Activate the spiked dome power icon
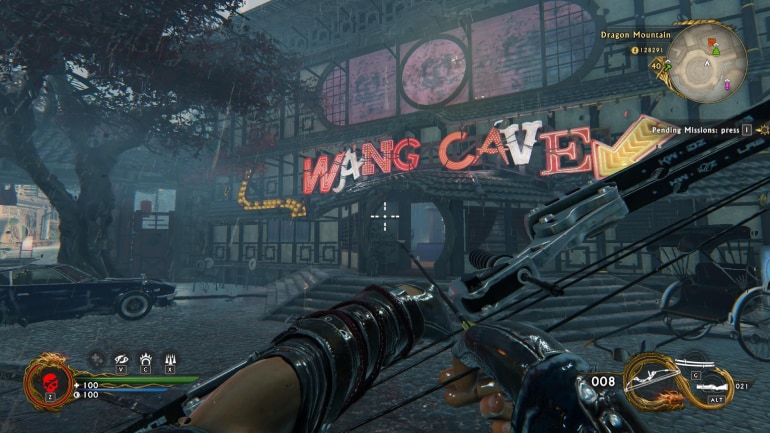Image resolution: width=770 pixels, height=433 pixels. tap(146, 358)
